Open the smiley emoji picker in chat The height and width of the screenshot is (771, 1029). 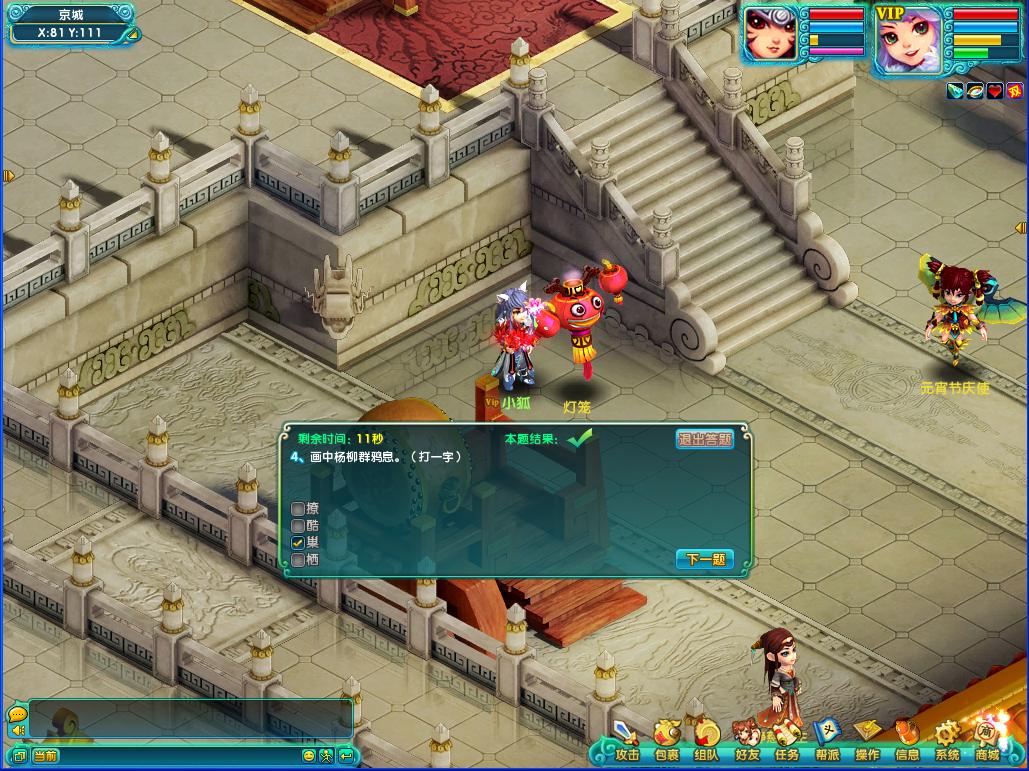[x=309, y=756]
